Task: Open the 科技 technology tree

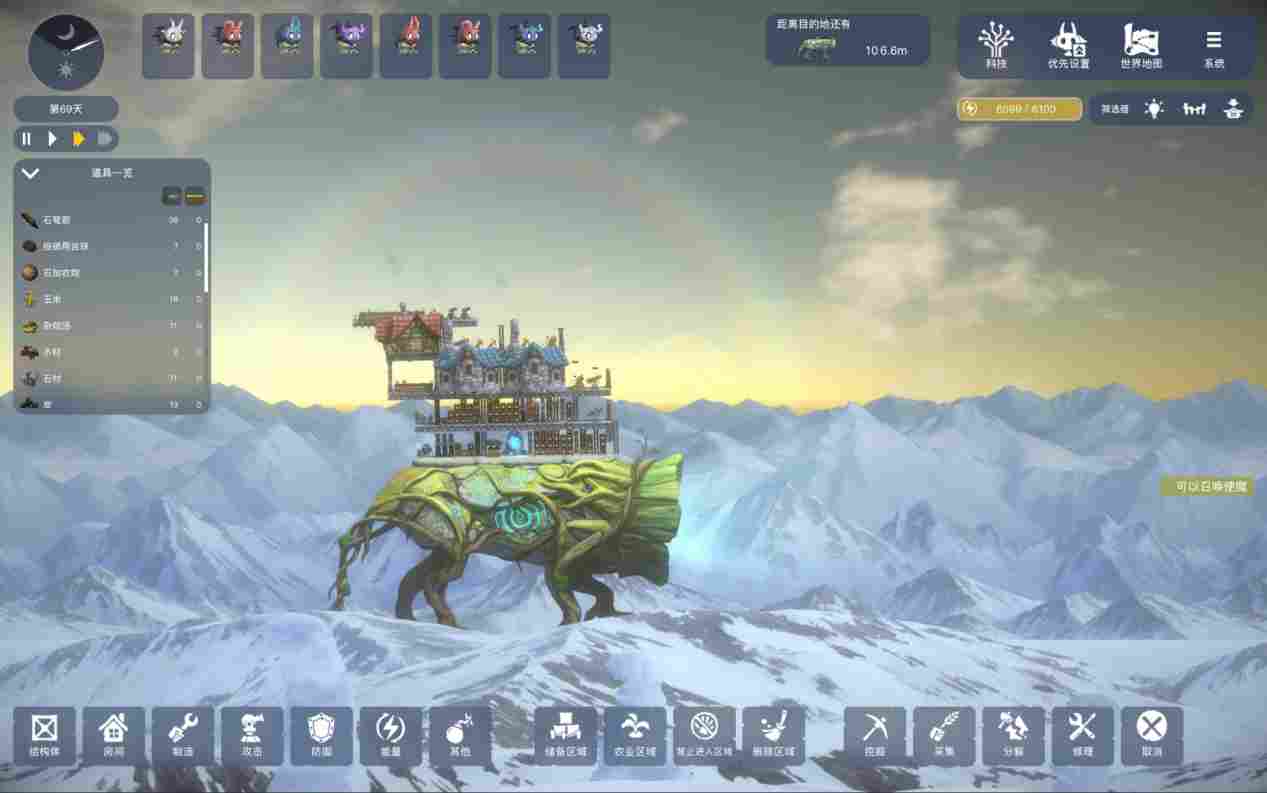Action: click(x=995, y=46)
